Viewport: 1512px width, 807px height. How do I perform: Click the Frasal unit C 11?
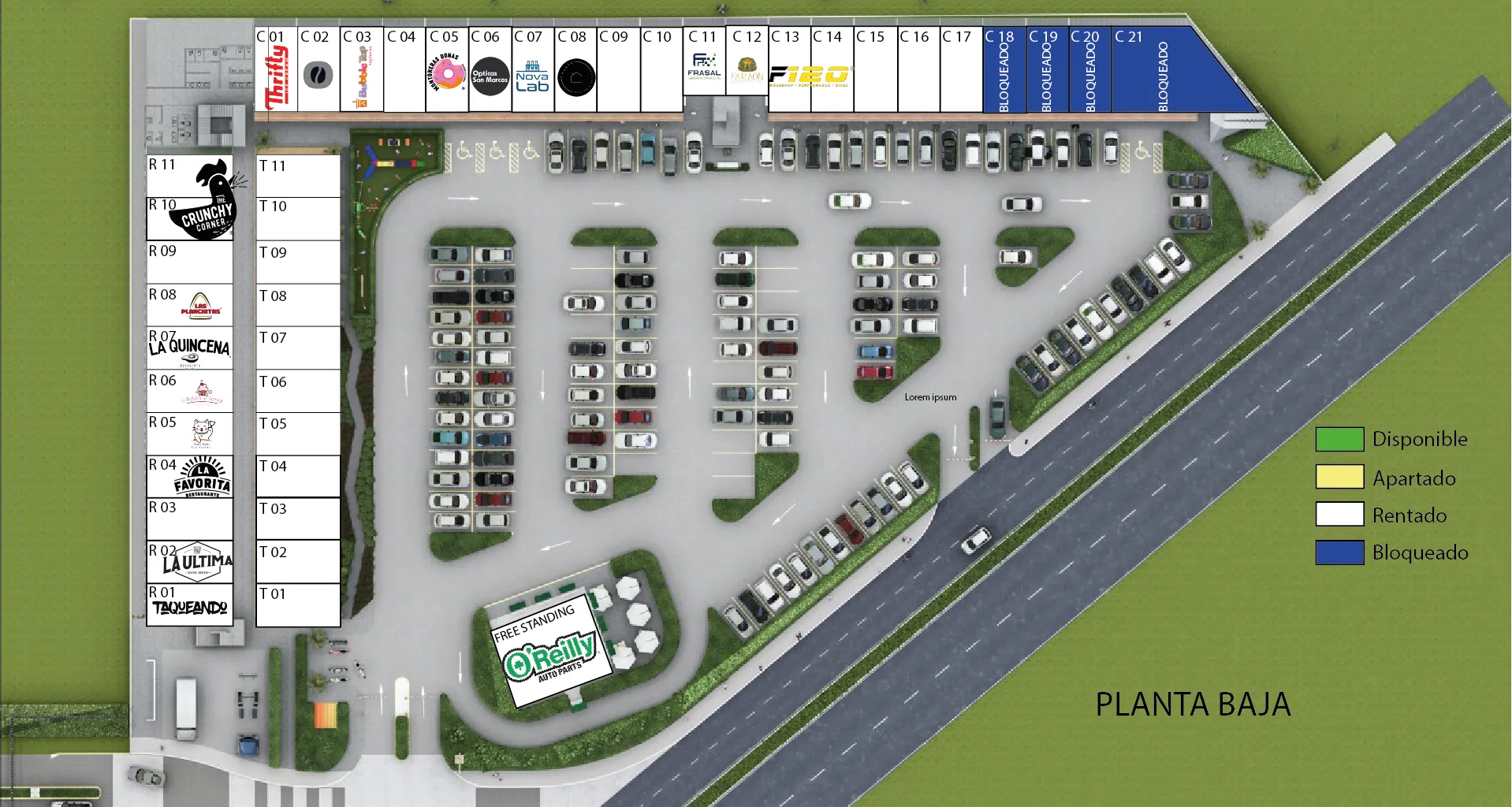[x=704, y=63]
